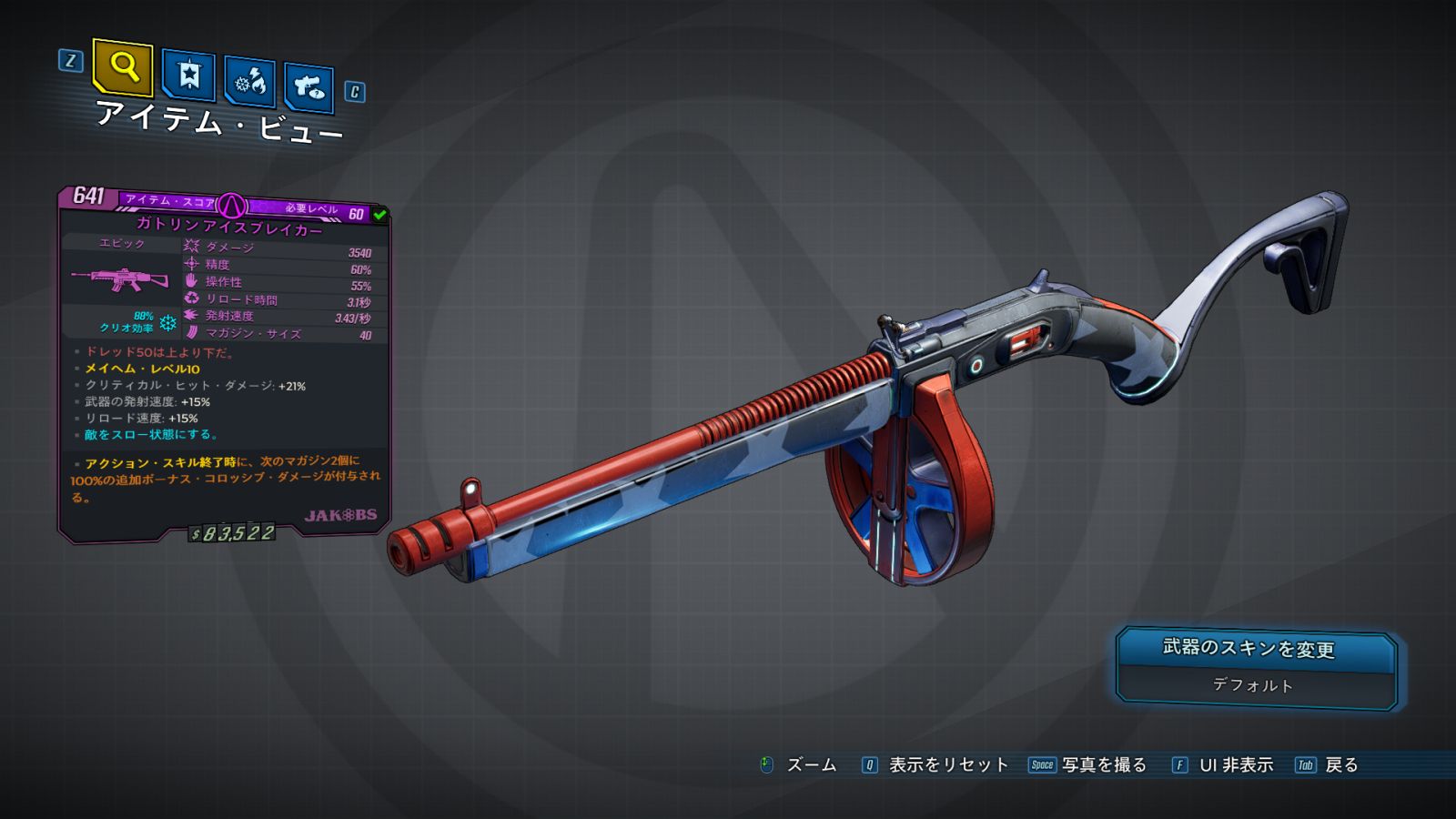Click the 武器のスキンを変更 button
Image resolution: width=1456 pixels, height=819 pixels.
[1255, 649]
